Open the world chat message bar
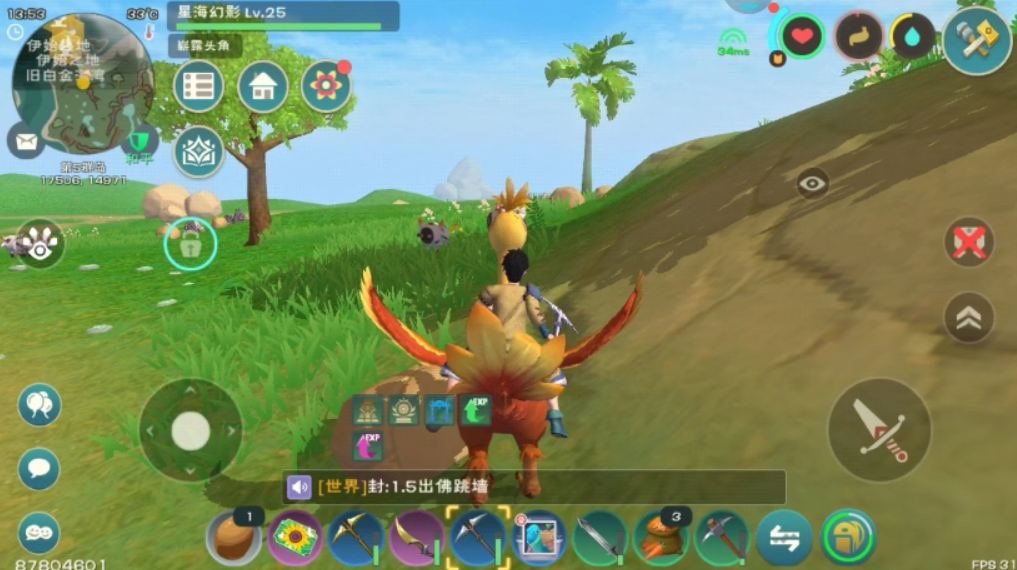1017x570 pixels. (x=535, y=487)
